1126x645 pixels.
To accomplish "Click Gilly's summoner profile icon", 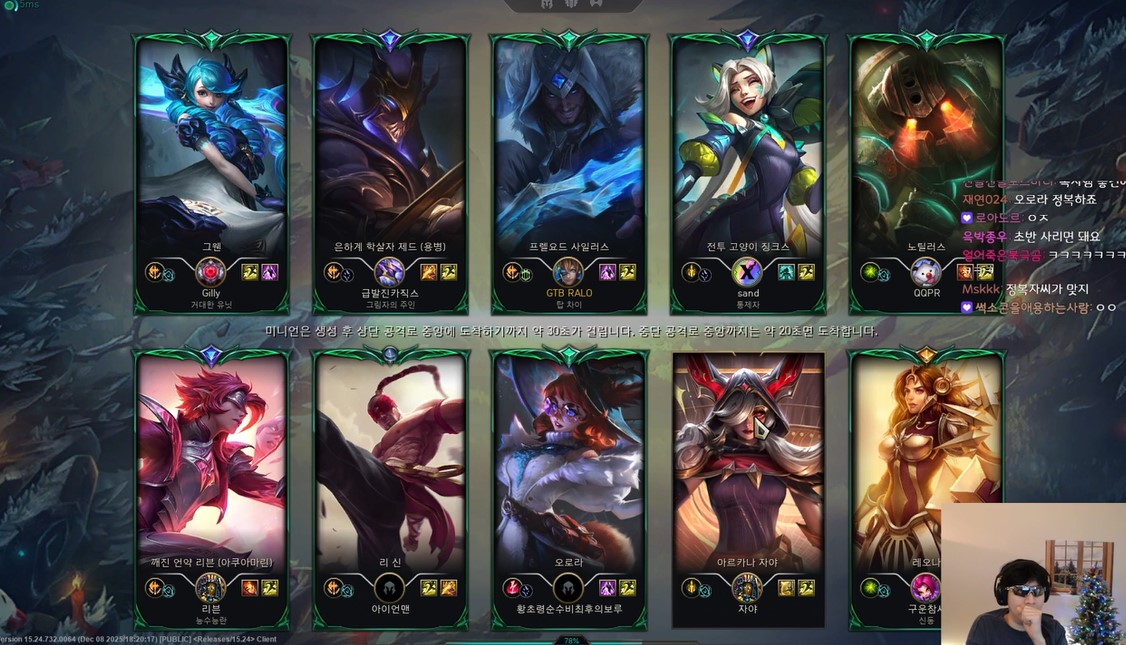I will pos(211,272).
